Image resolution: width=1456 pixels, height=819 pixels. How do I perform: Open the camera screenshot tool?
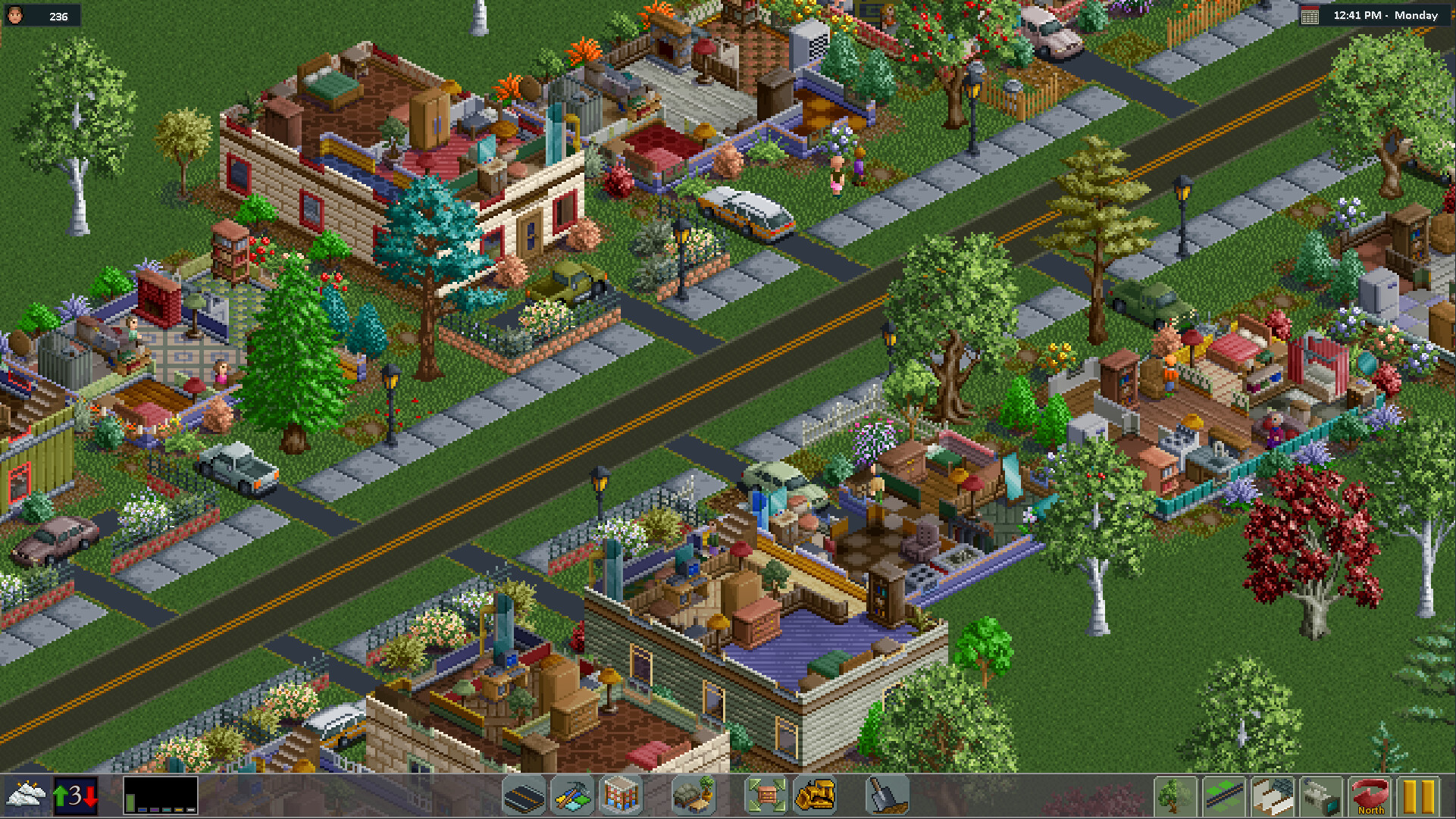tap(1321, 796)
